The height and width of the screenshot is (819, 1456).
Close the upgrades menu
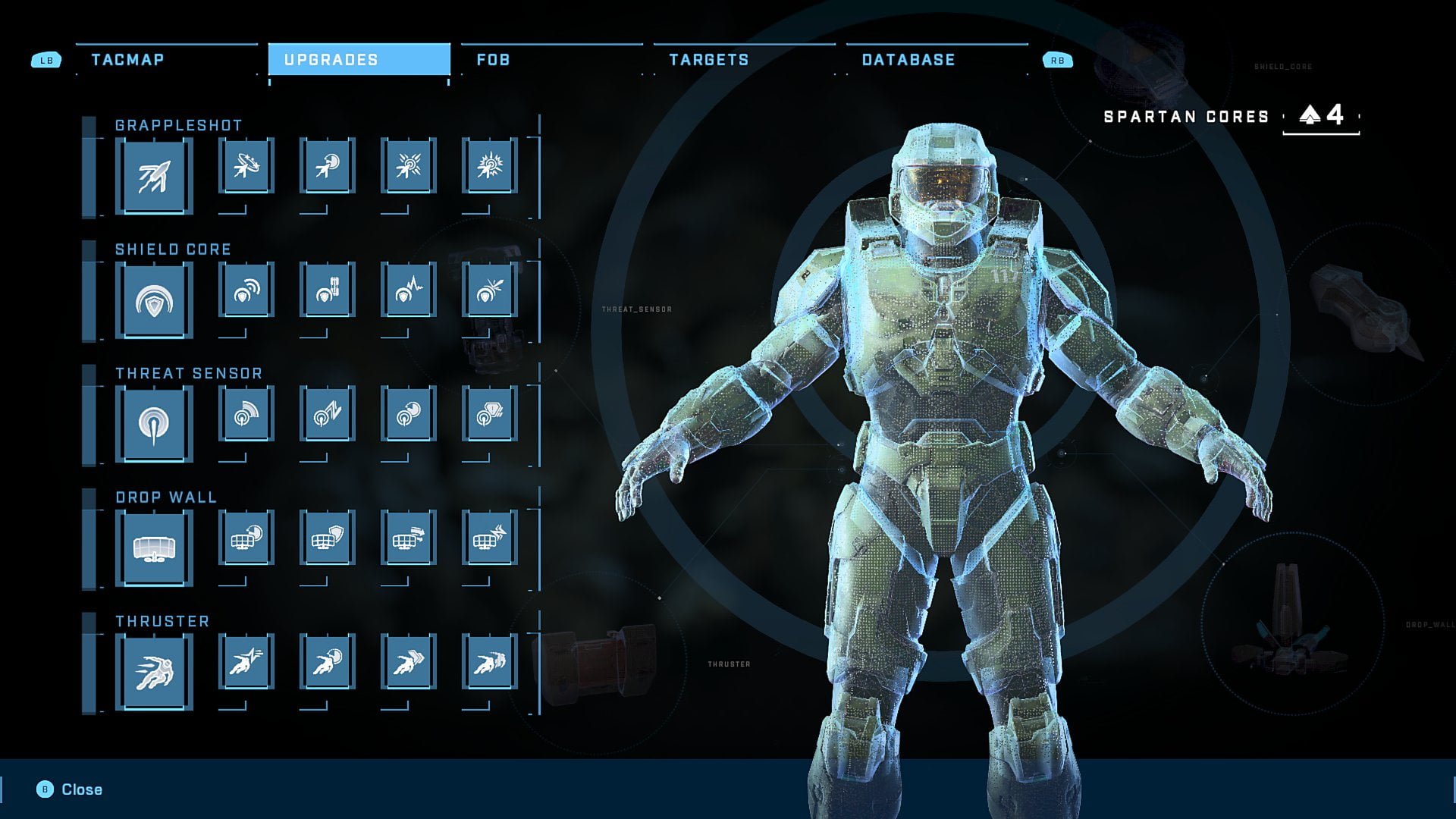71,789
